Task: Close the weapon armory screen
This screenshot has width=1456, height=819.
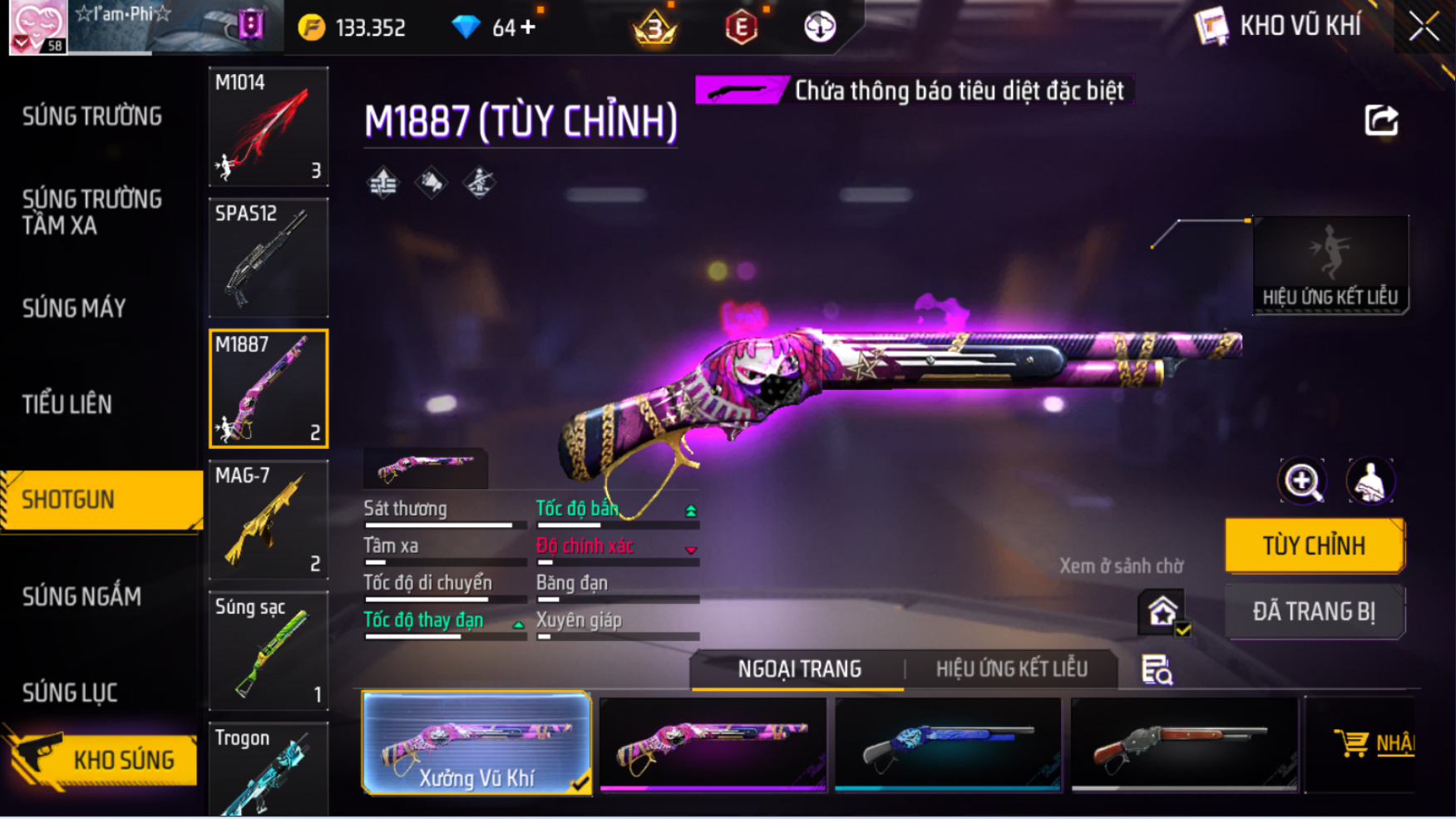Action: click(x=1424, y=27)
